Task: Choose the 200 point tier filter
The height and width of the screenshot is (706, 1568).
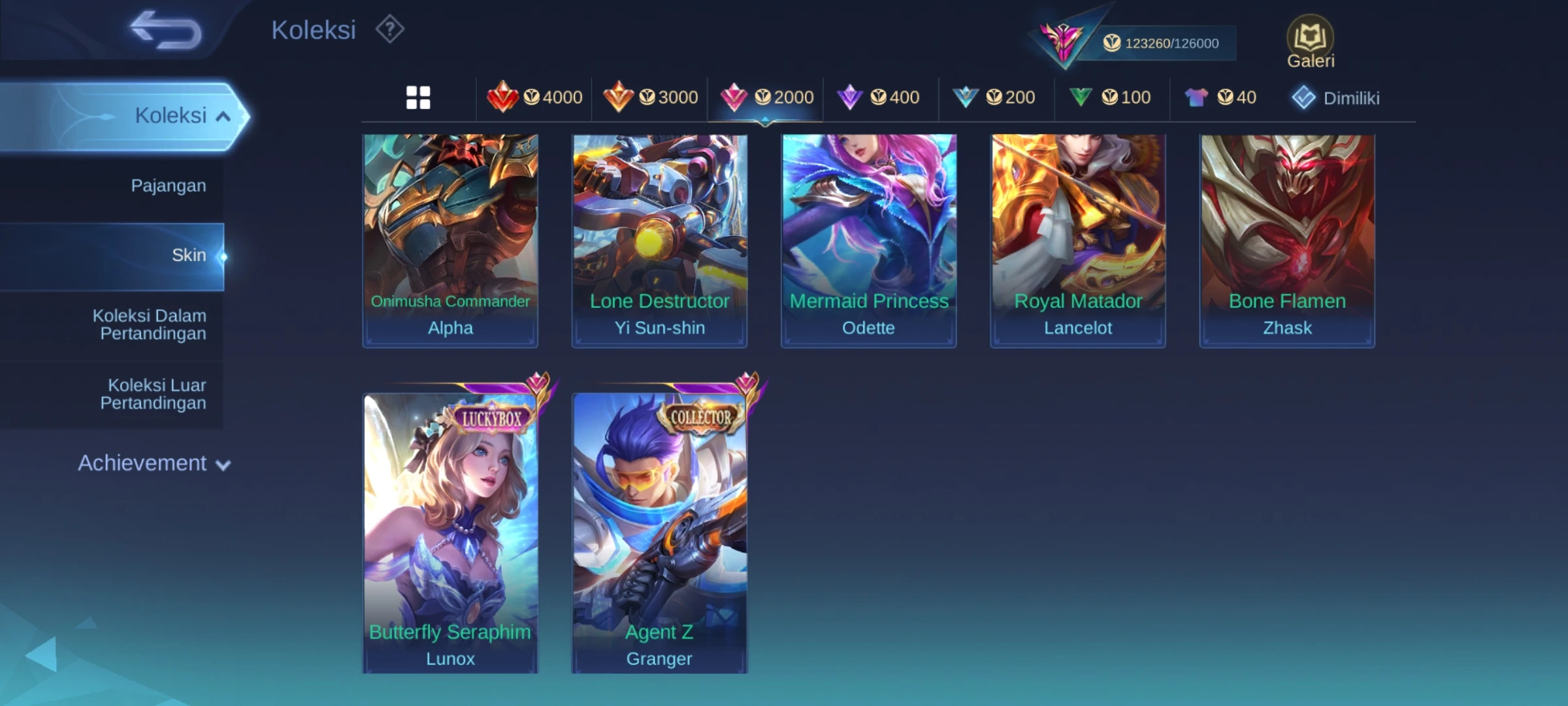Action: (994, 97)
